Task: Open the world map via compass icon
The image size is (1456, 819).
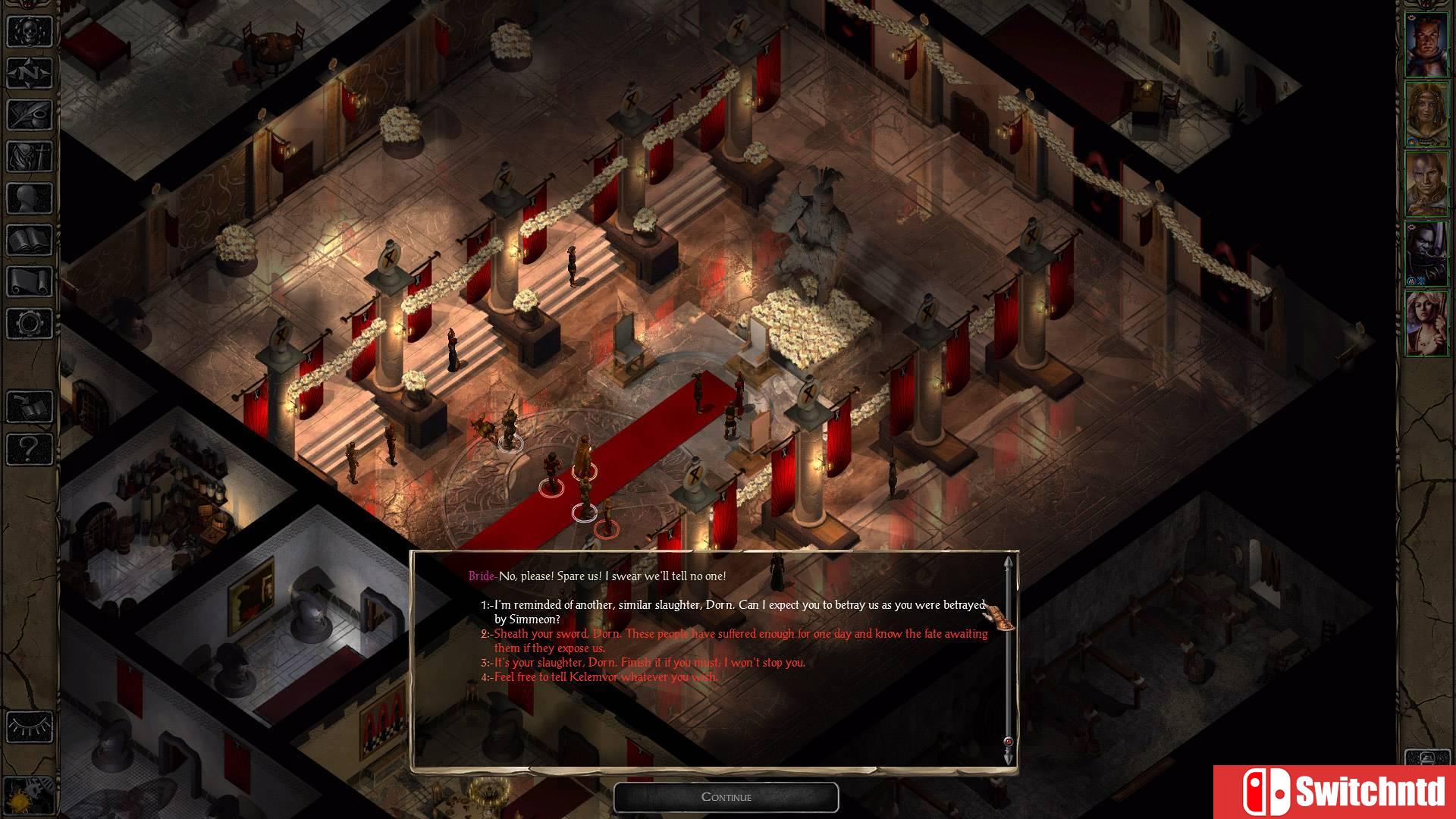Action: pos(29,74)
